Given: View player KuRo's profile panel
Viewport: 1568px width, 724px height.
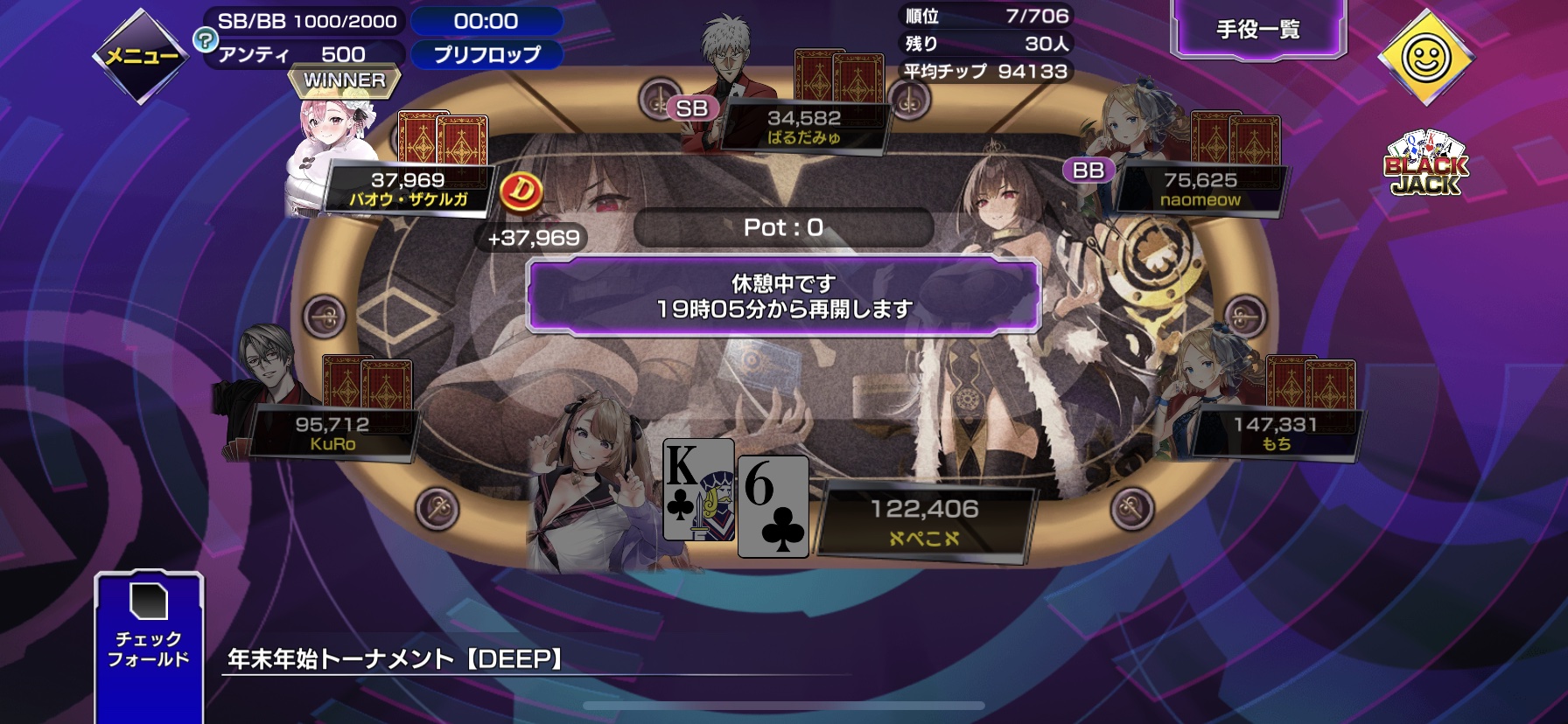Looking at the screenshot, I should coord(332,433).
